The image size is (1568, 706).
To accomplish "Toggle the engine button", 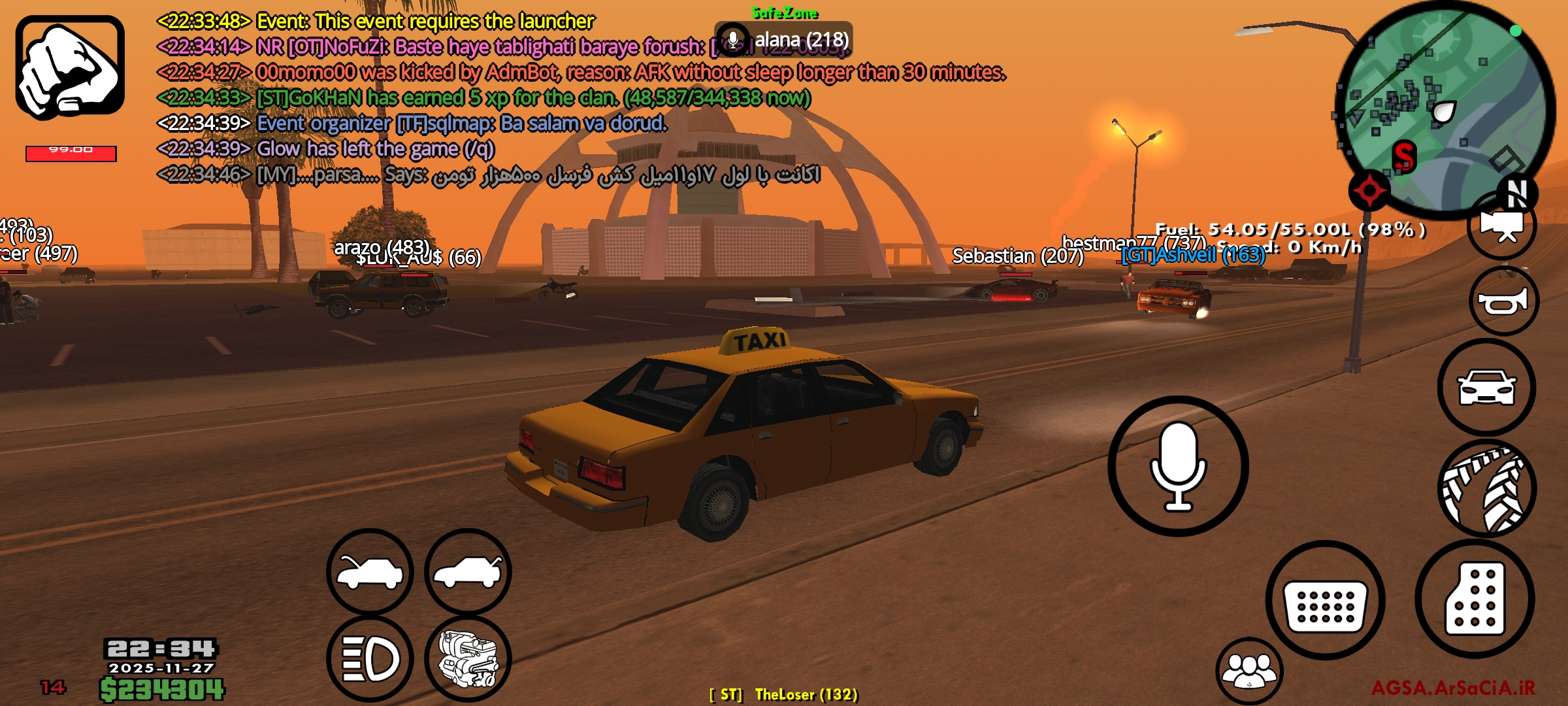I will point(468,659).
